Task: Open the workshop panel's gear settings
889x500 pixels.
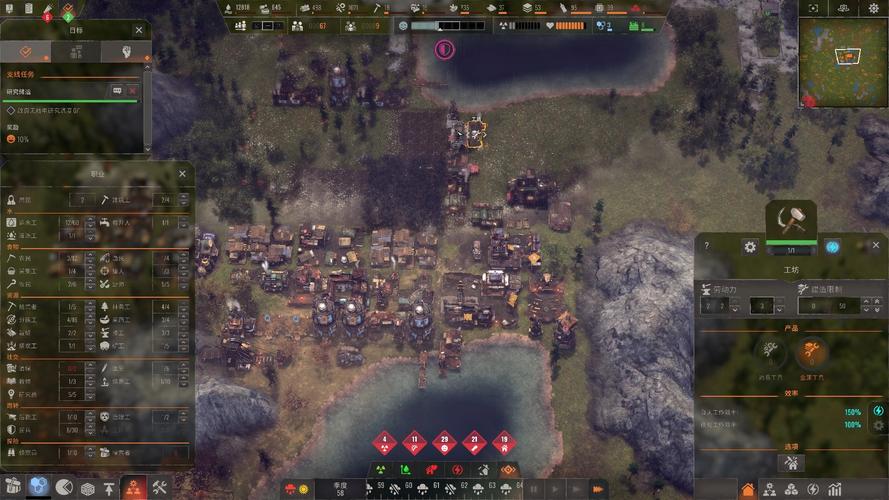Action: click(749, 246)
